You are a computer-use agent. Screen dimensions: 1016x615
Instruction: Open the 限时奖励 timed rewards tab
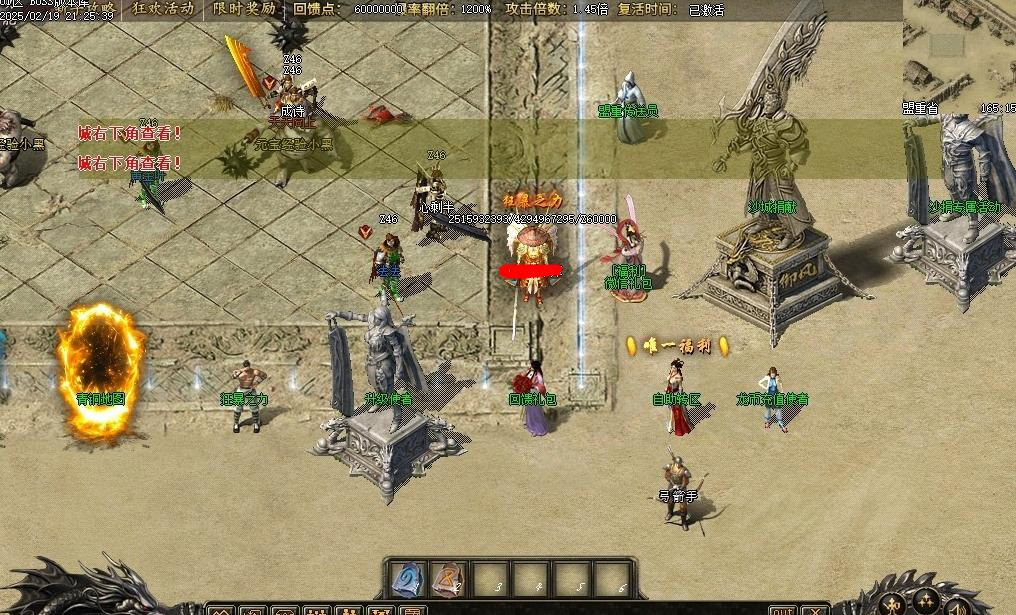pyautogui.click(x=244, y=9)
